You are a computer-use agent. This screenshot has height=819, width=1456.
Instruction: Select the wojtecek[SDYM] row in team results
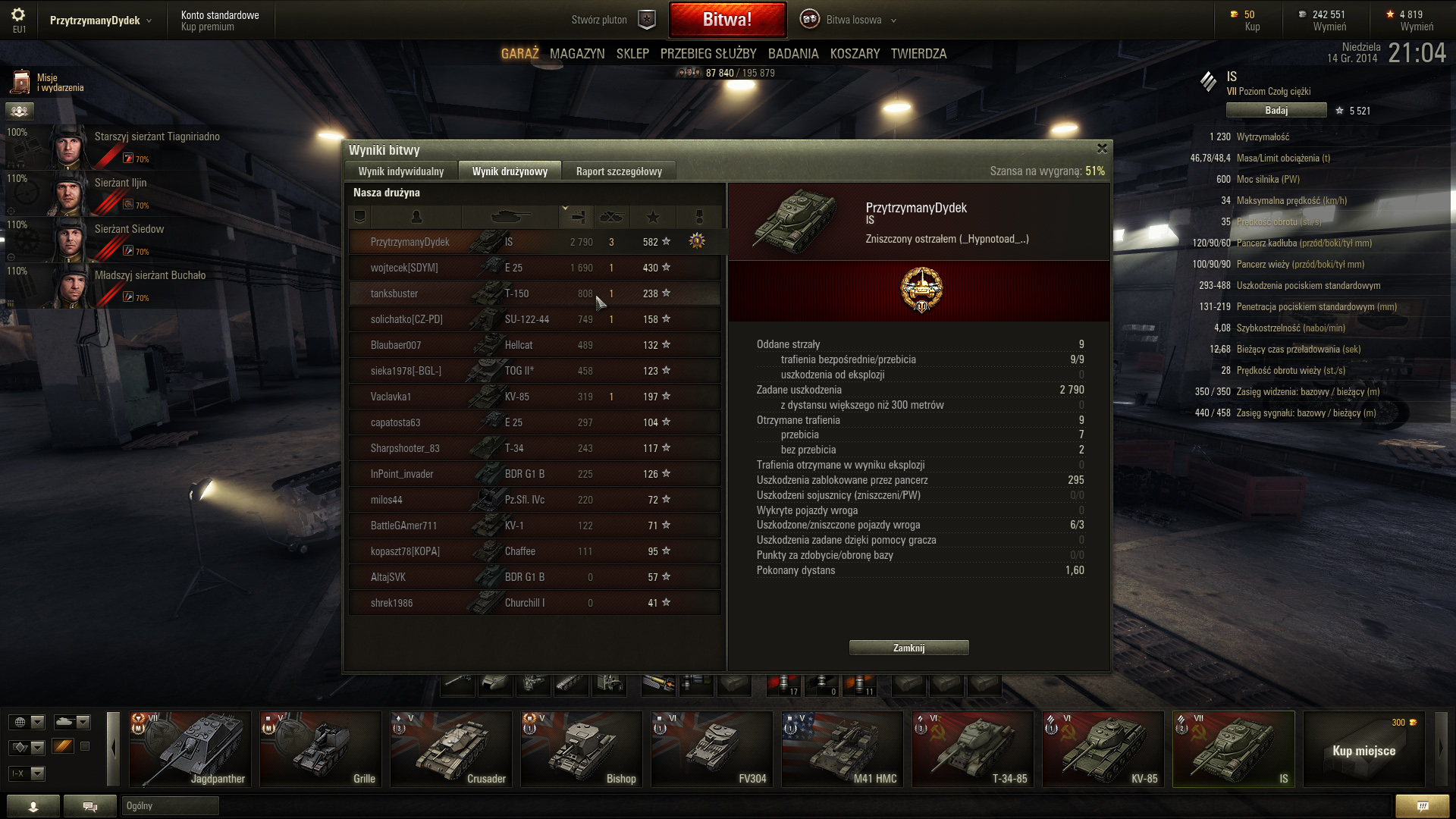tap(534, 268)
